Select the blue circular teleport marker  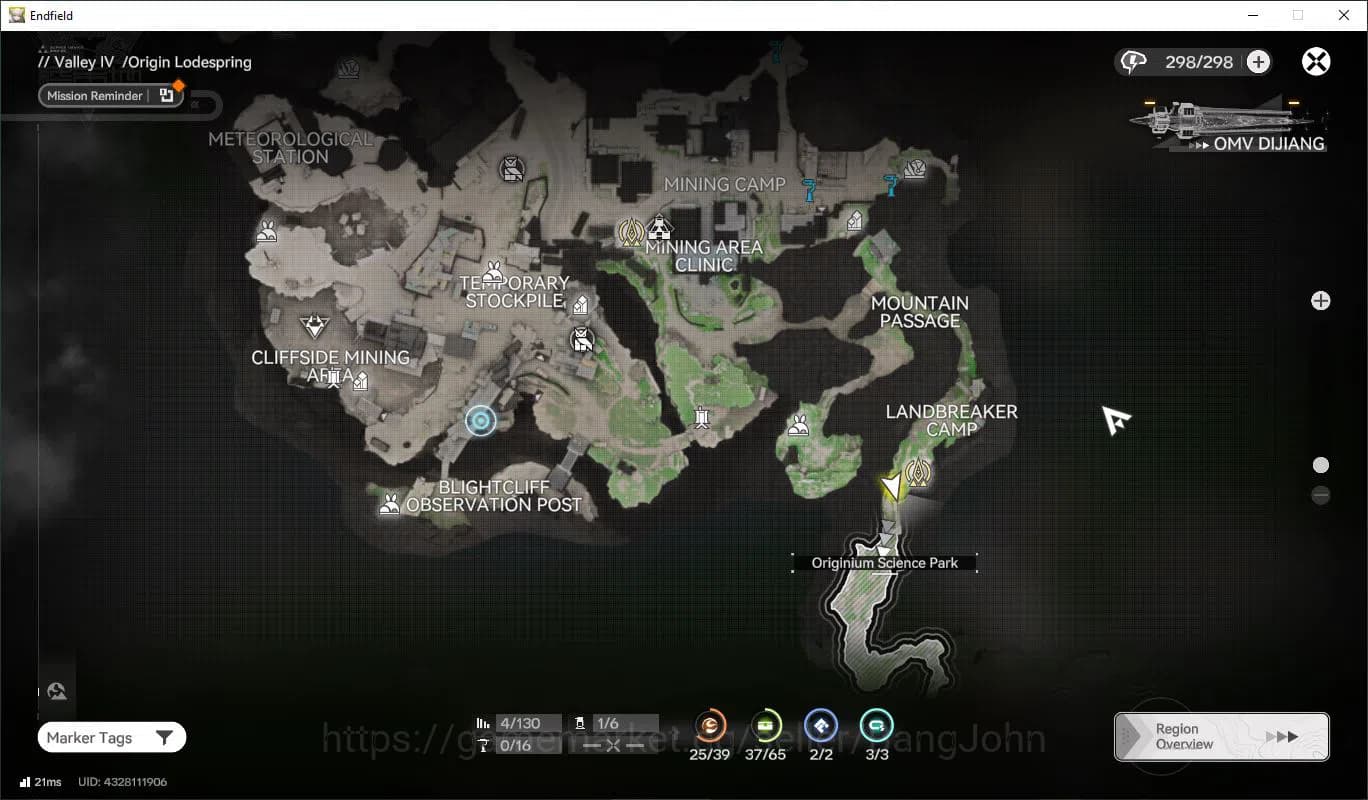coord(481,421)
